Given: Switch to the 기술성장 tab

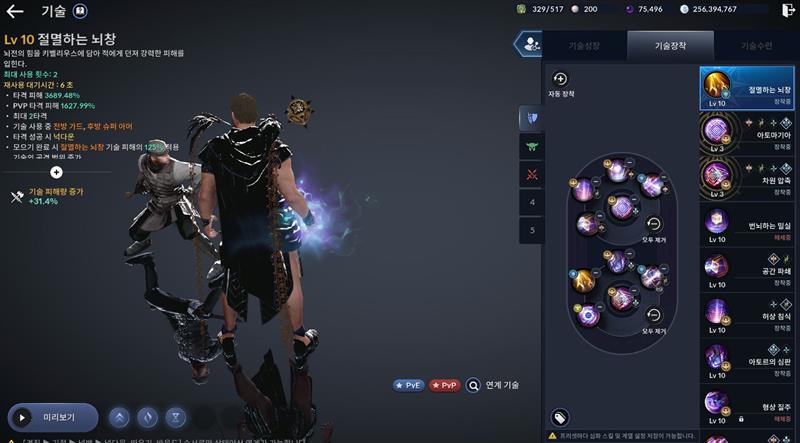Looking at the screenshot, I should click(585, 46).
